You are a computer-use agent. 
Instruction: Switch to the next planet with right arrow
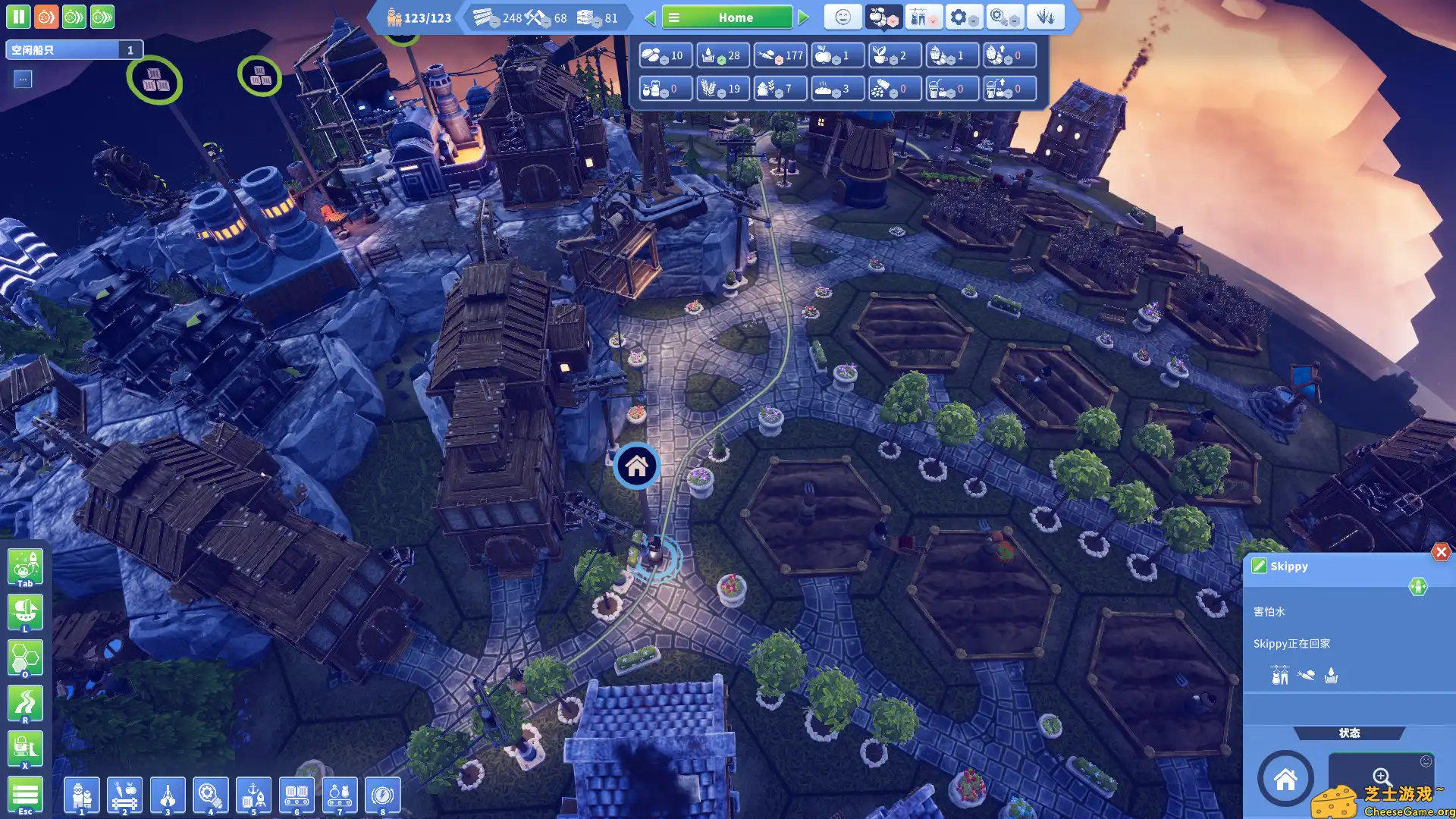click(x=804, y=17)
